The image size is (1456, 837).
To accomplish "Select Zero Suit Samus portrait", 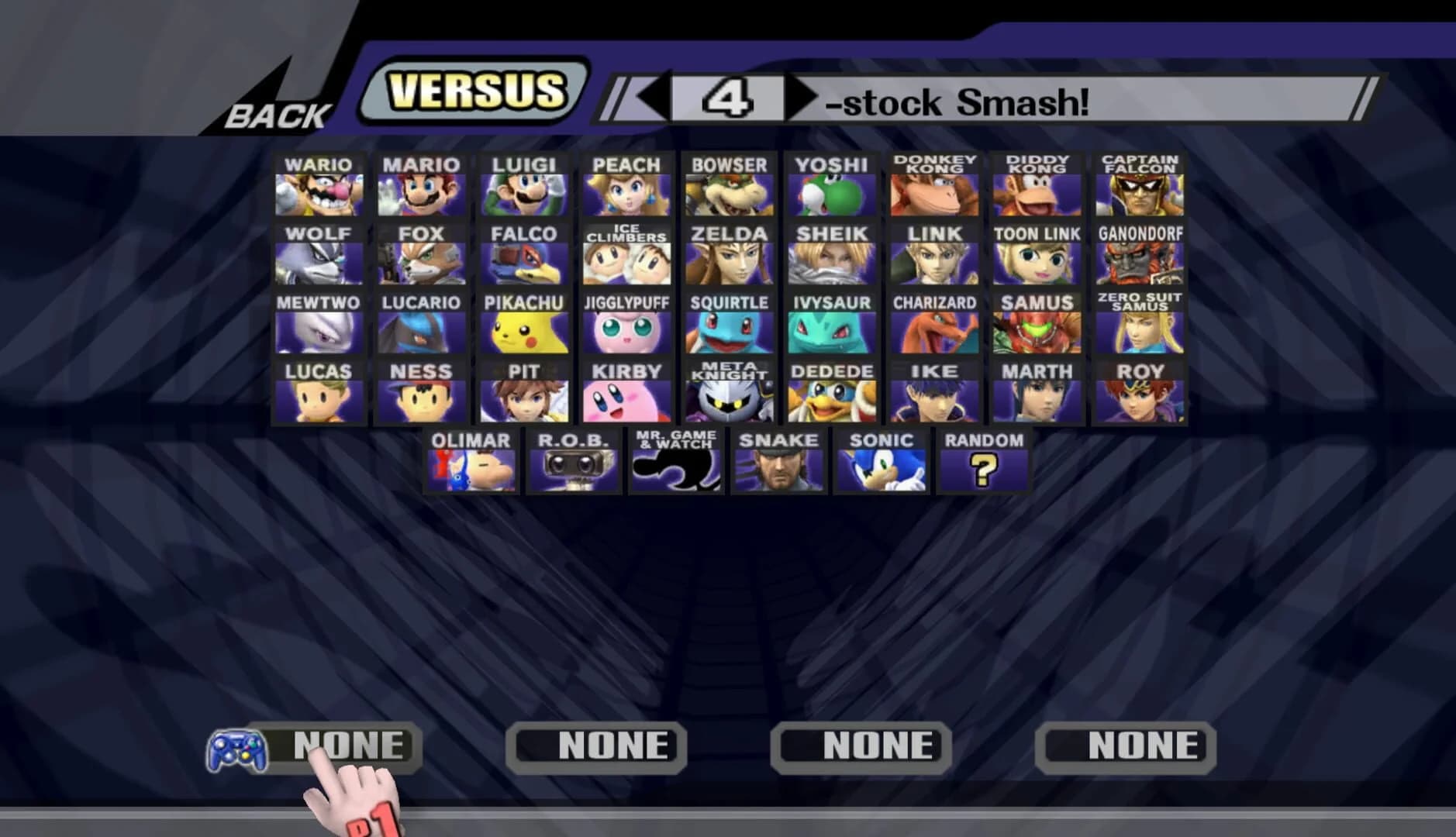I will click(1140, 328).
